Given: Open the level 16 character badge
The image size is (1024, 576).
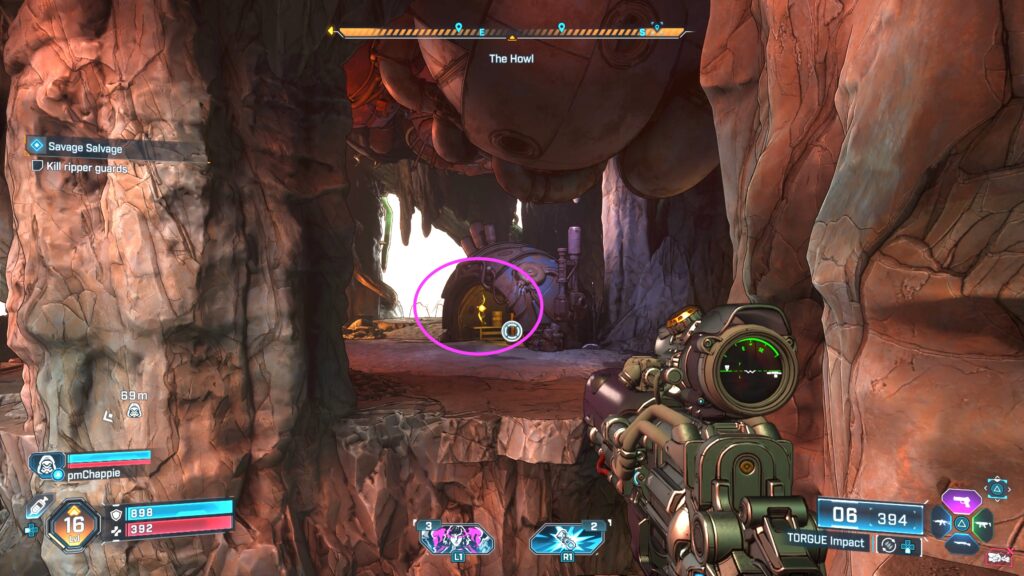Looking at the screenshot, I should [74, 523].
